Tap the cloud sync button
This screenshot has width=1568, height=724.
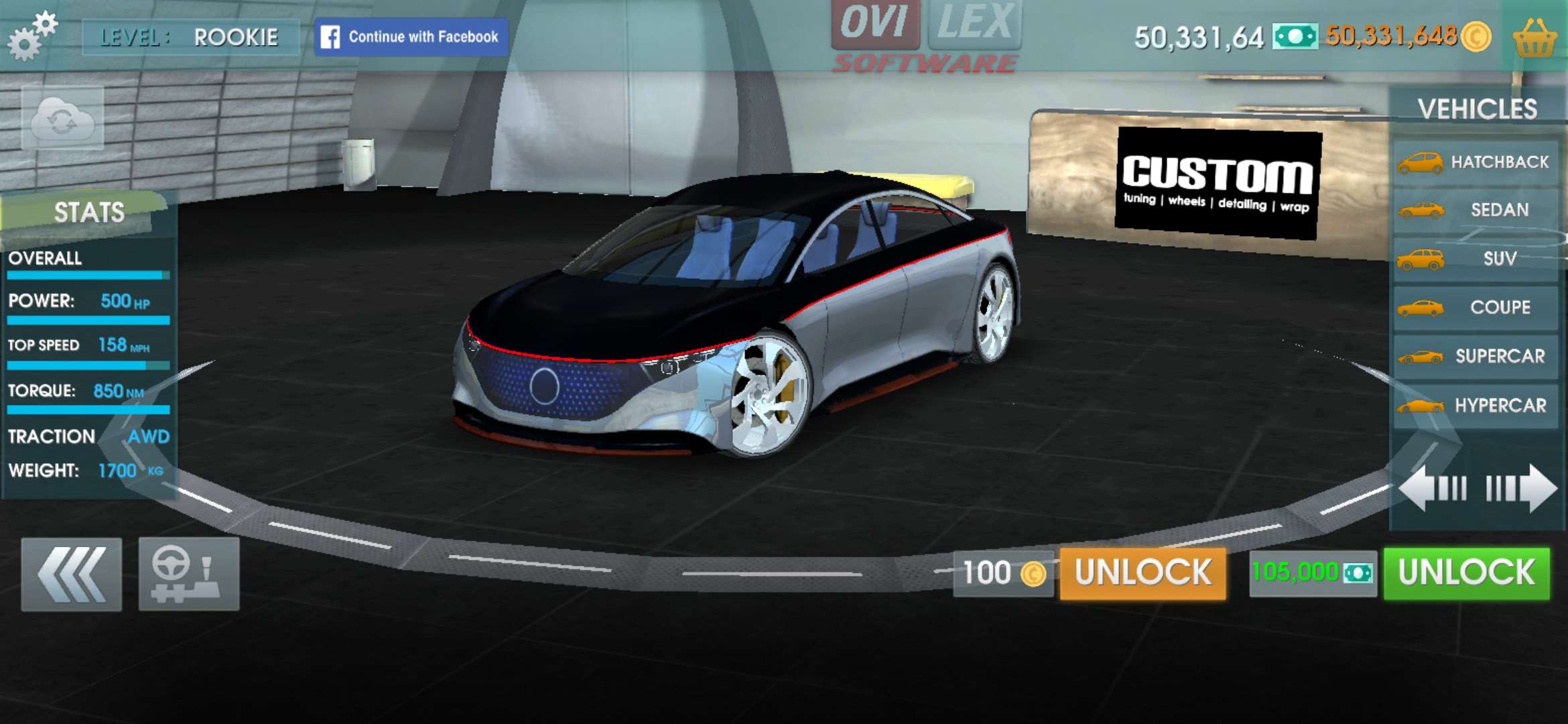(x=62, y=119)
